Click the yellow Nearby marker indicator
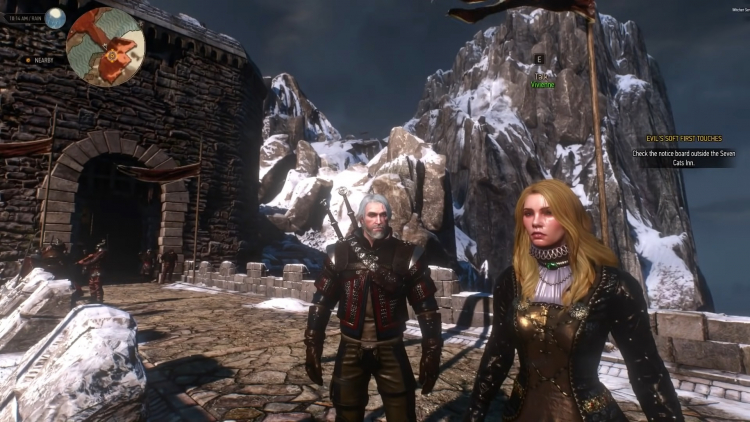750x422 pixels. [28, 59]
